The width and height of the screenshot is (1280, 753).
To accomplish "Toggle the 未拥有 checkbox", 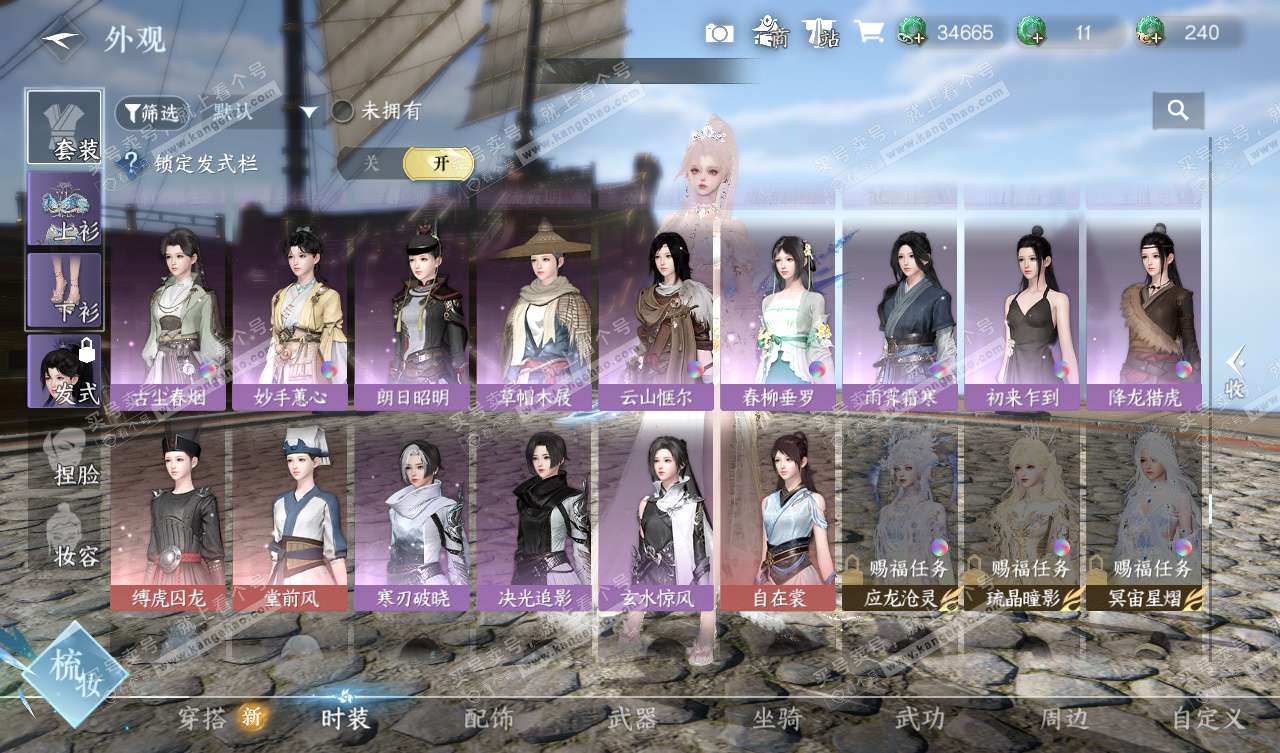I will pyautogui.click(x=343, y=111).
